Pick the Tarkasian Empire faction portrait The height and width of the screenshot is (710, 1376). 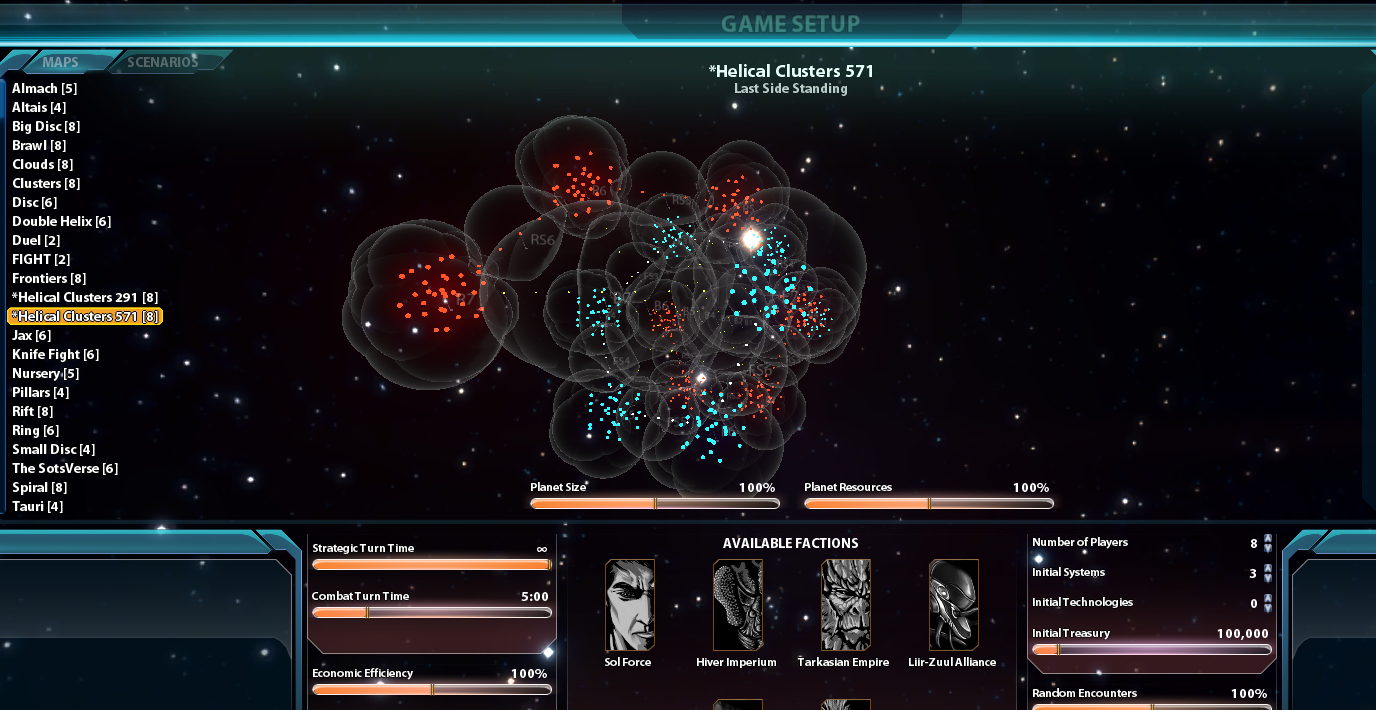(844, 605)
